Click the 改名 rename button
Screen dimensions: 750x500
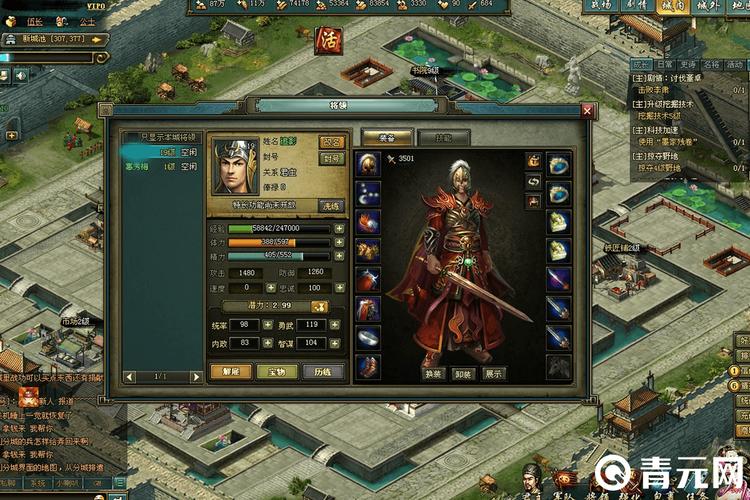click(x=332, y=143)
